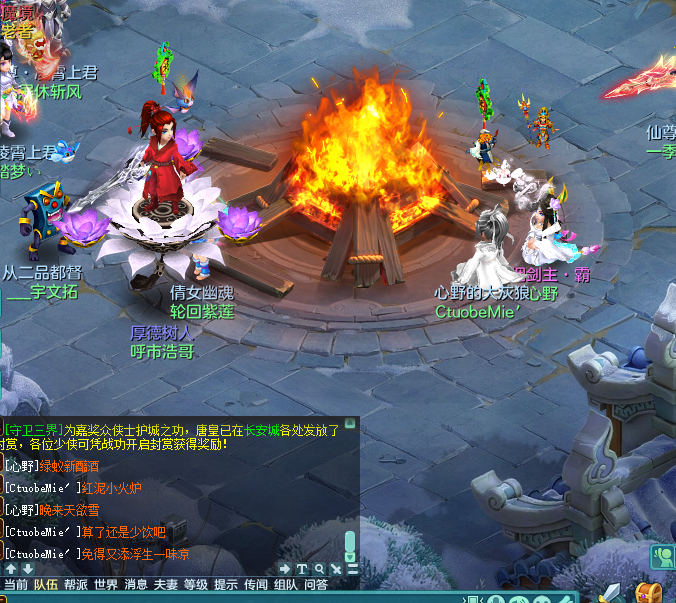The height and width of the screenshot is (603, 676).
Task: Show the 世界 world chat tab
Action: click(x=106, y=585)
